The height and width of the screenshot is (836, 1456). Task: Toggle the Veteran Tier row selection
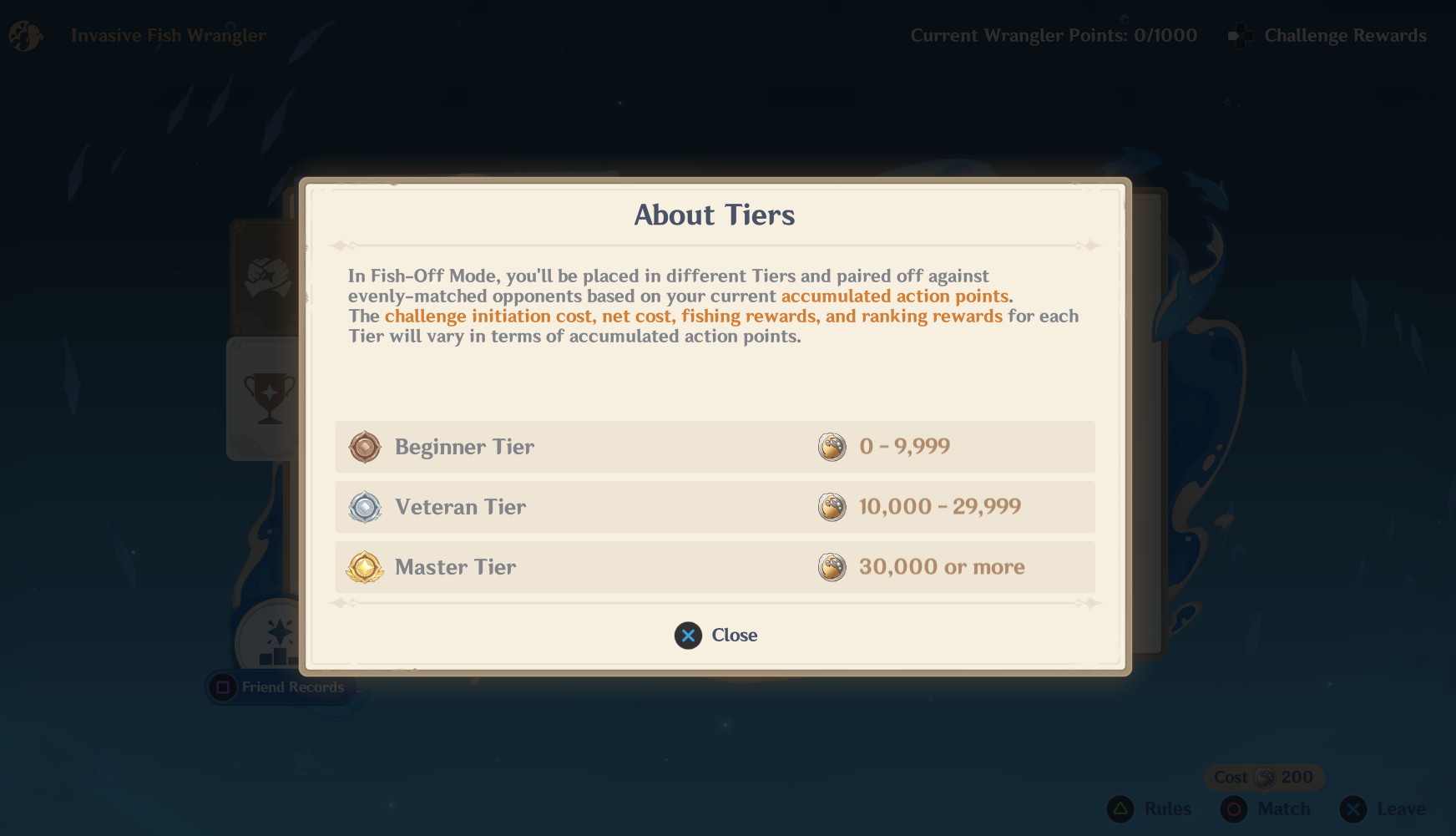715,507
